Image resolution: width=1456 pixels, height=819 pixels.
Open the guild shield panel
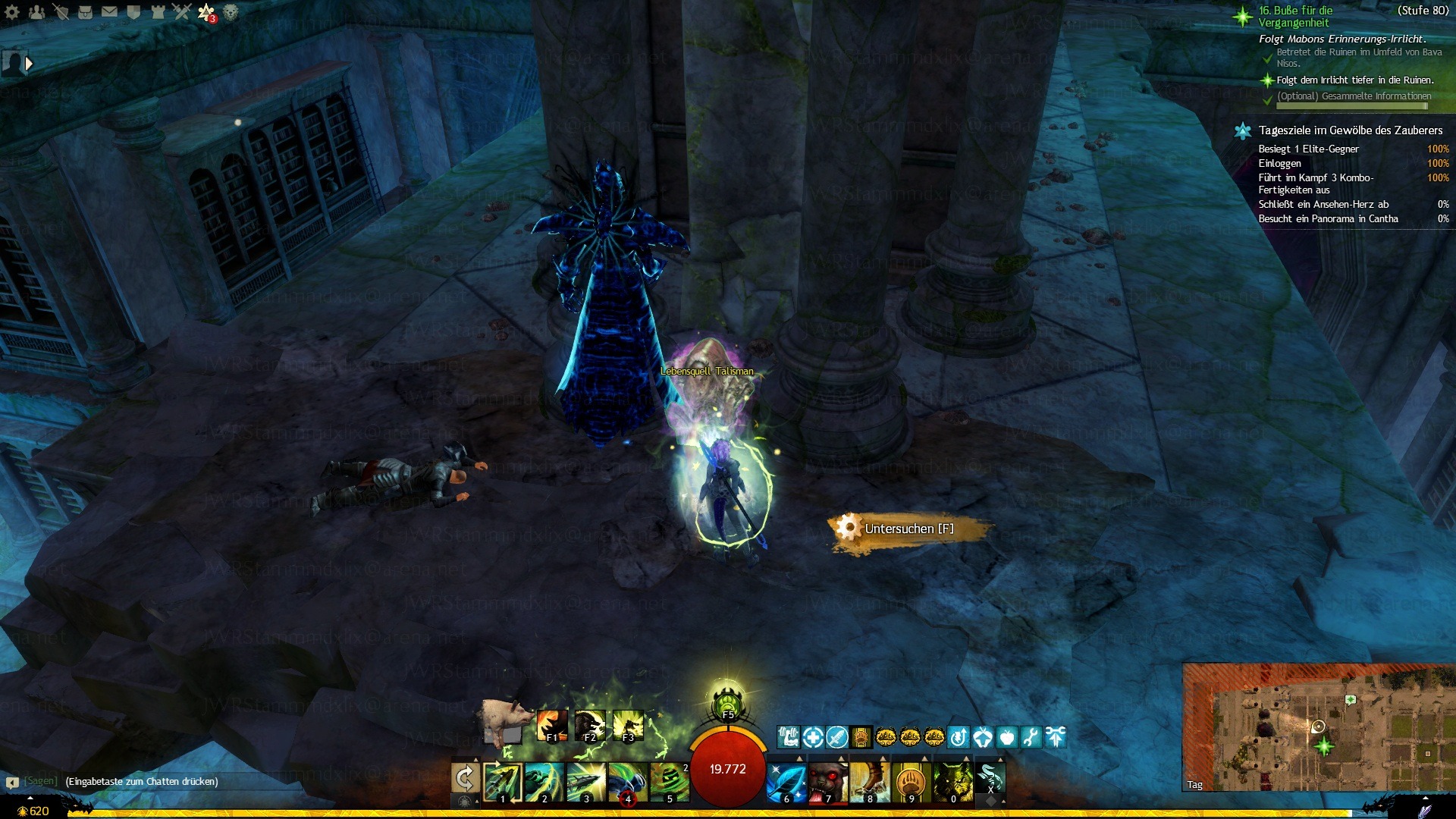pyautogui.click(x=133, y=11)
